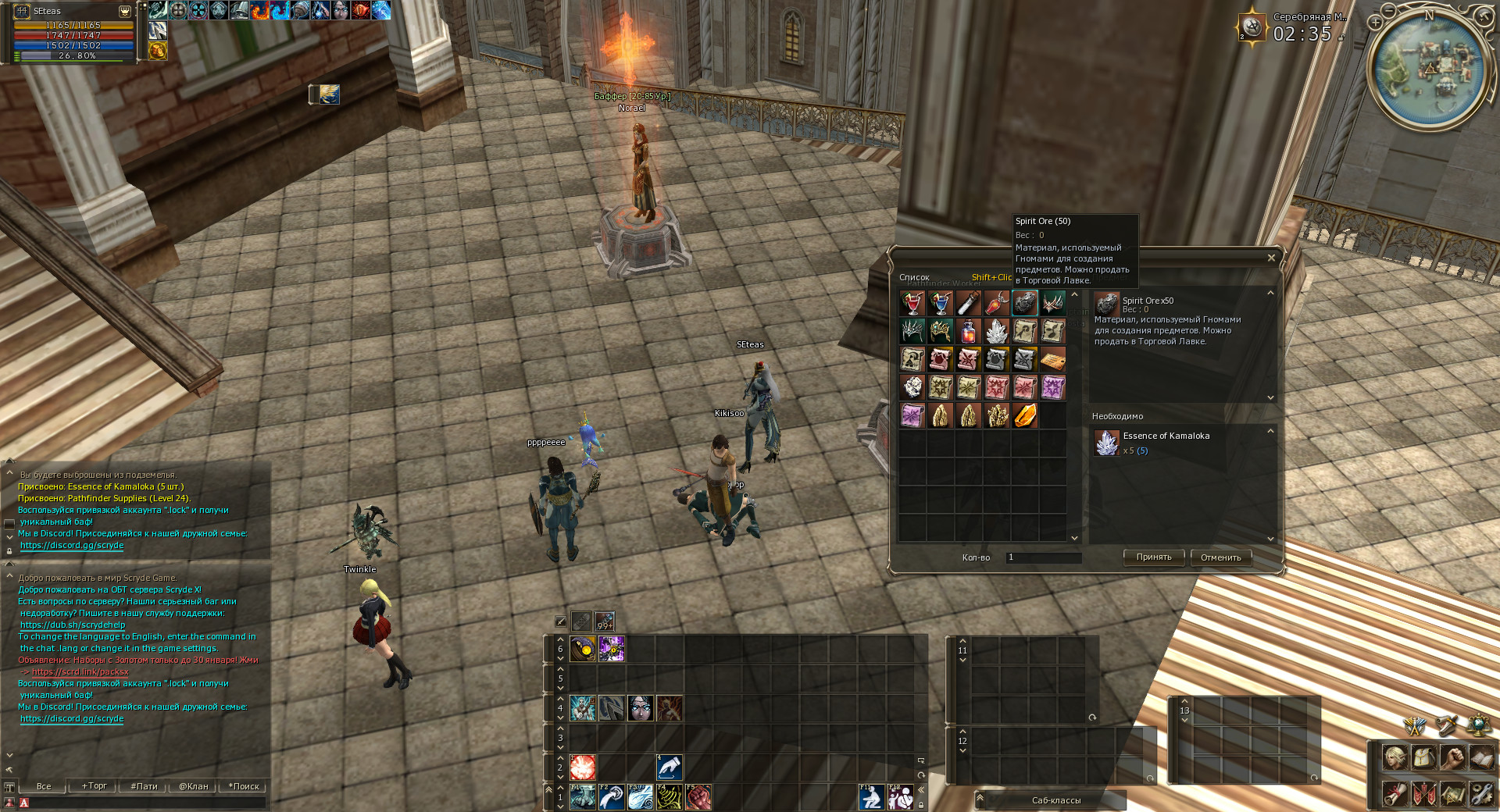
Task: Zoom out the minimap with the minus button
Action: [x=1388, y=10]
